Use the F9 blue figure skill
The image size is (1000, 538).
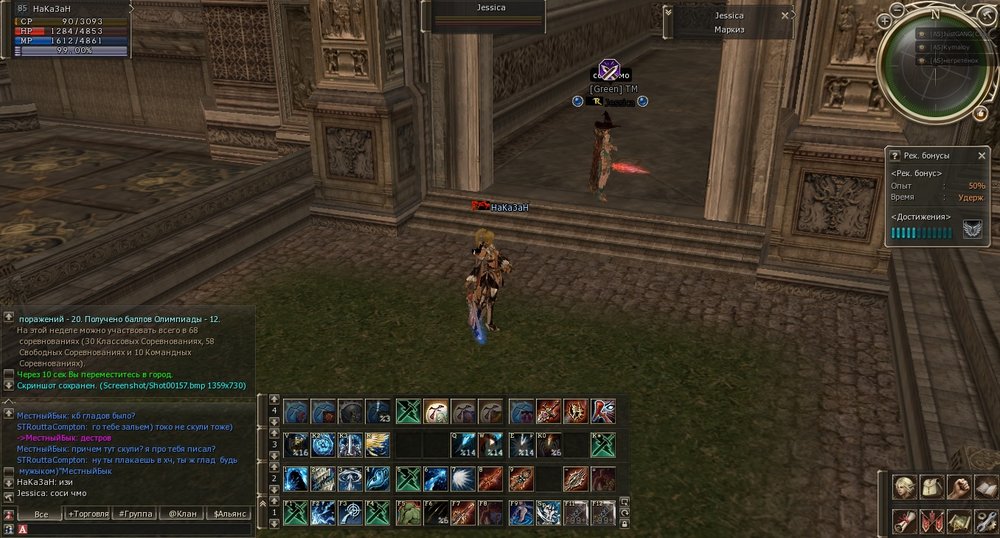tap(521, 513)
